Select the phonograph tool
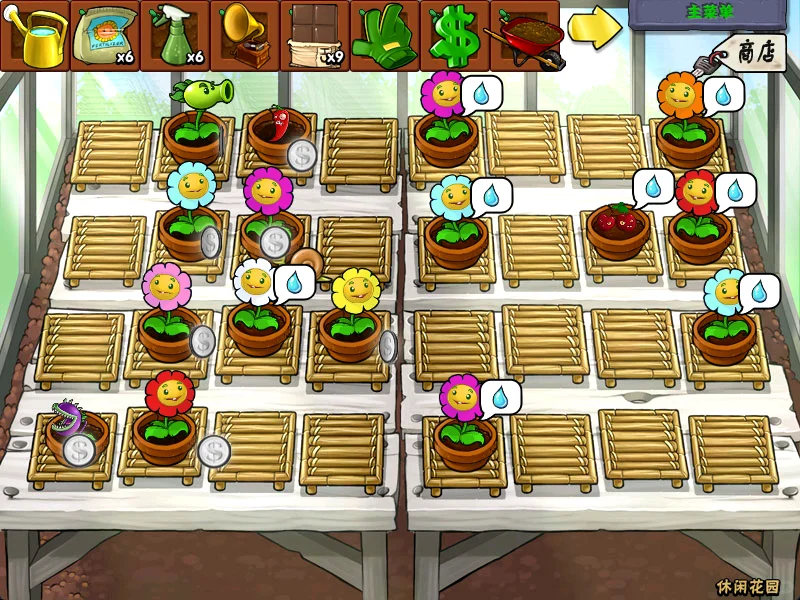Screen dimensions: 800x600 point(245,35)
